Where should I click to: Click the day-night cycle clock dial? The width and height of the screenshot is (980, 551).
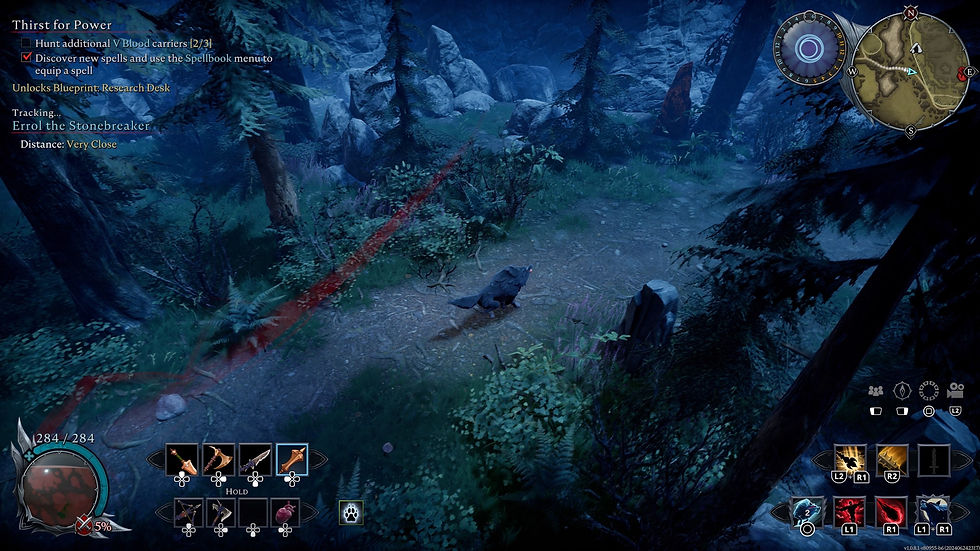pyautogui.click(x=804, y=49)
